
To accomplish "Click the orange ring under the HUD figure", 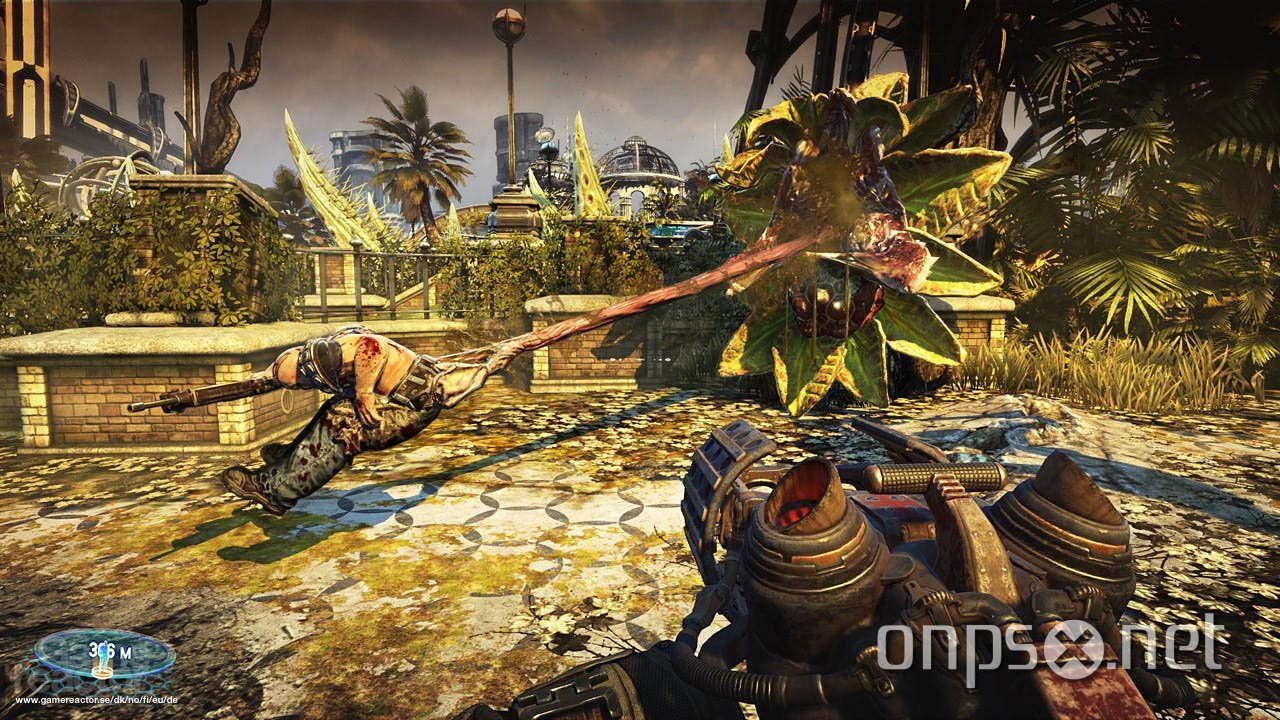I will pos(103,672).
